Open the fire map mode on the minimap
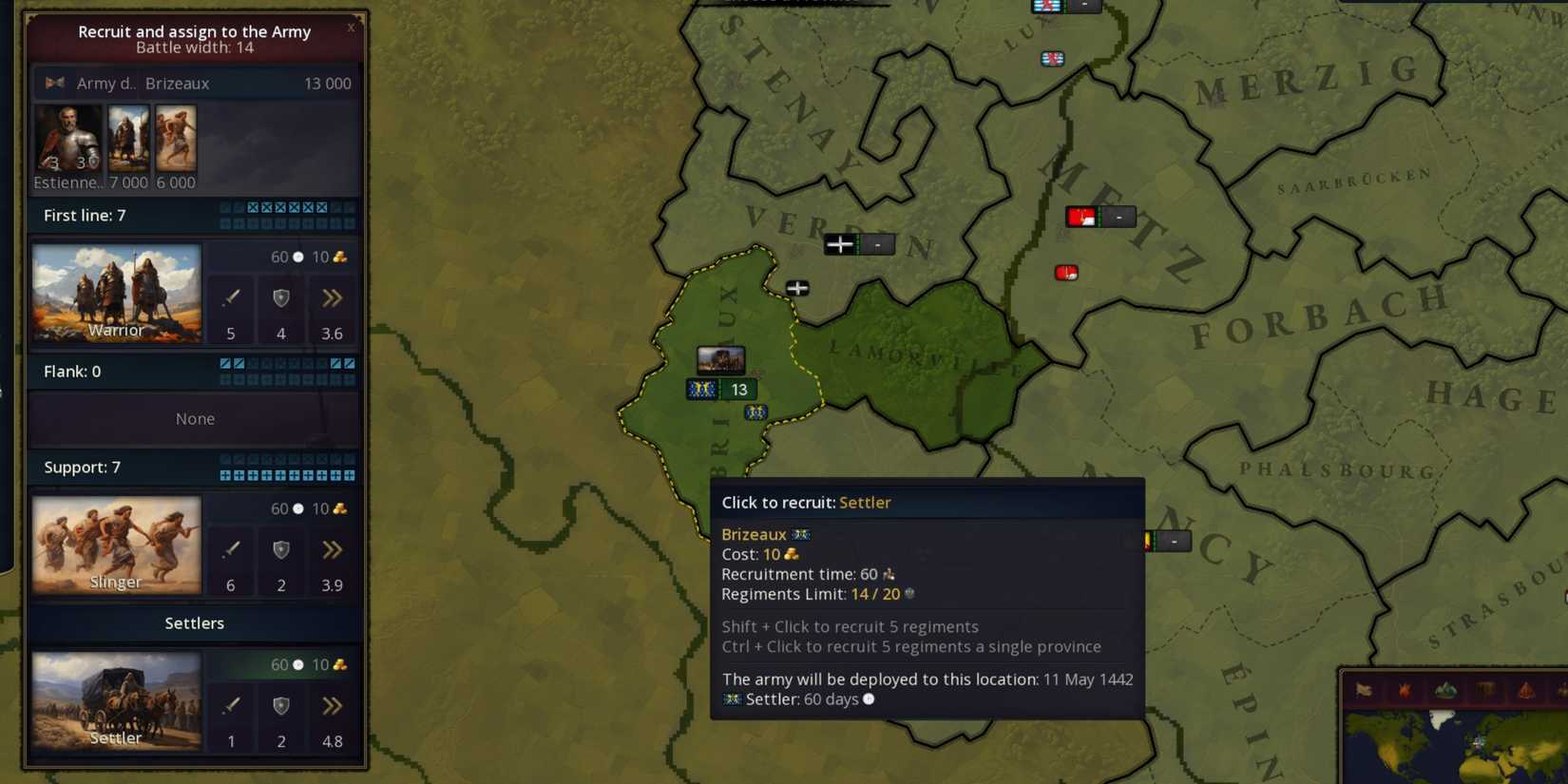The width and height of the screenshot is (1568, 784). pos(1405,690)
